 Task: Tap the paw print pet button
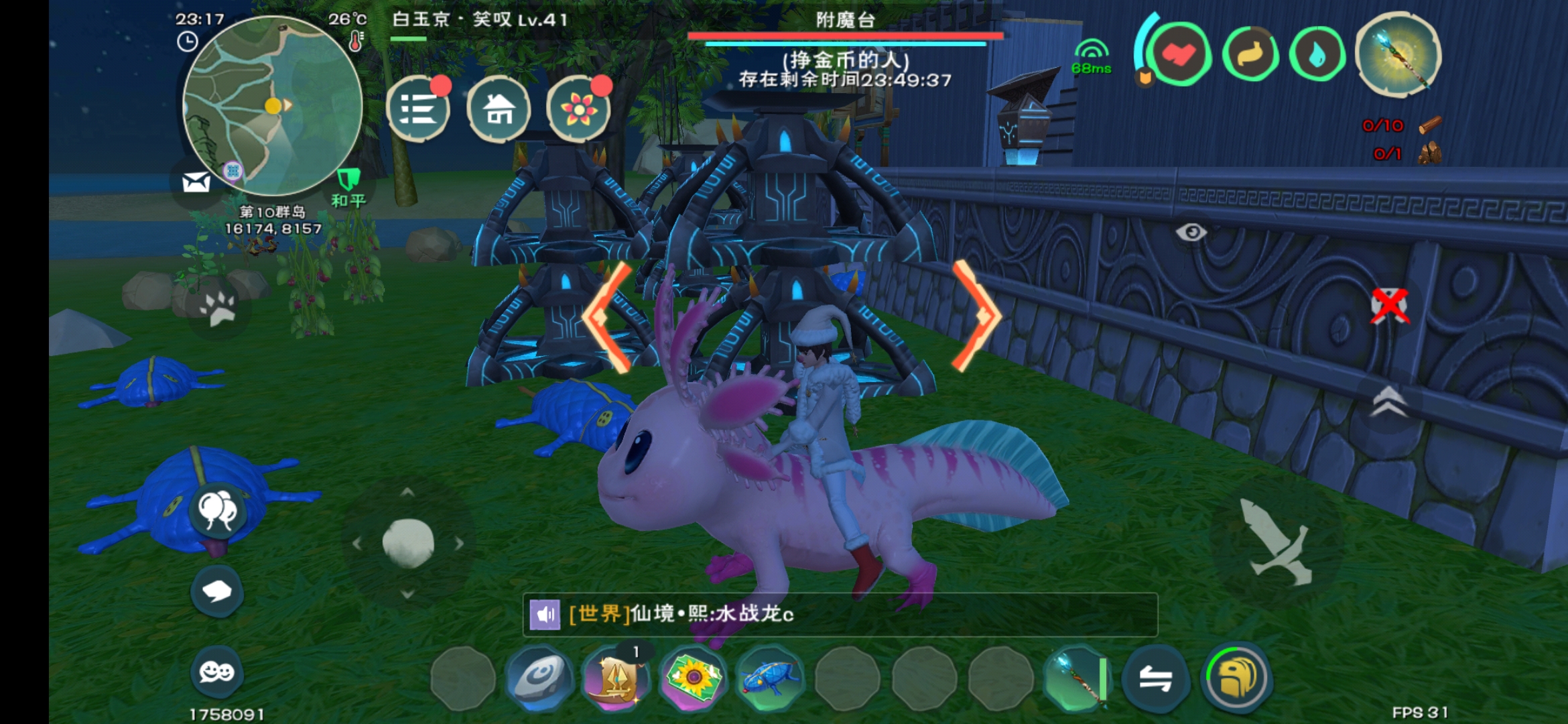(218, 308)
